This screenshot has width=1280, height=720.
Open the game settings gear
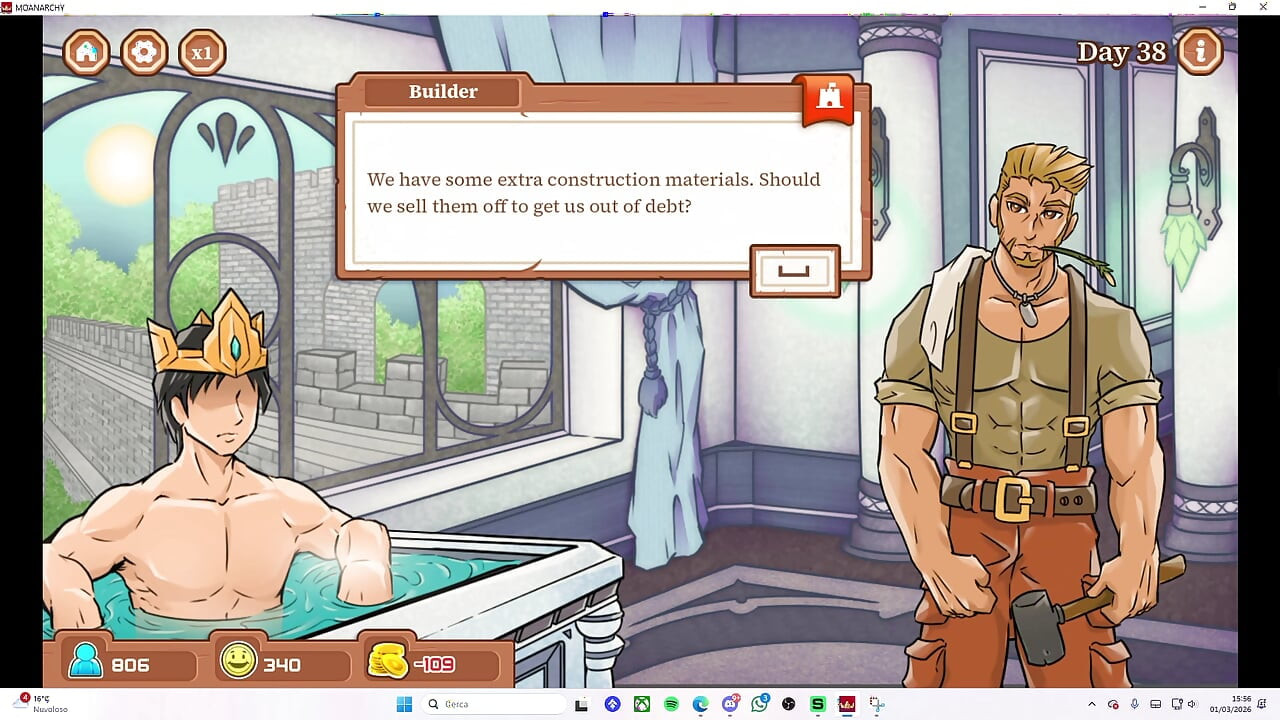pos(144,52)
